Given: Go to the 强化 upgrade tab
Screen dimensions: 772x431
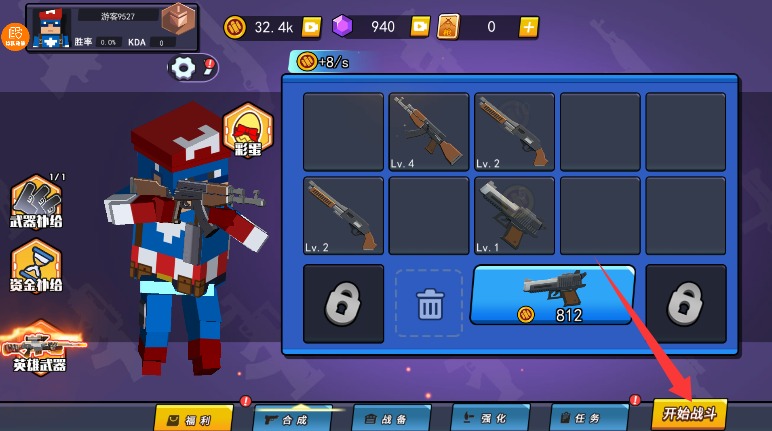Looking at the screenshot, I should 490,418.
